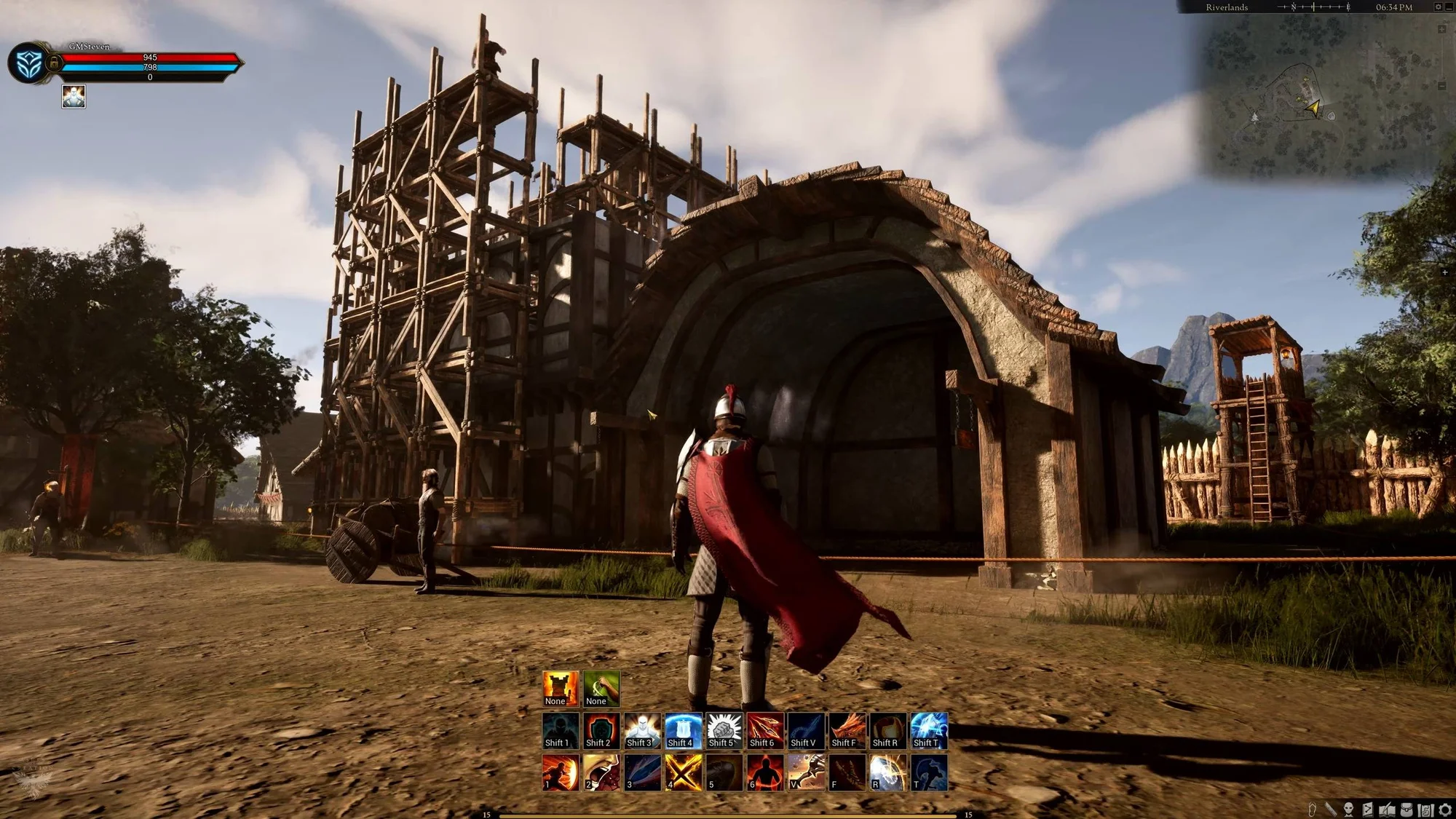Use the red silhouette ring ability in slot 6
The image size is (1456, 819).
click(x=765, y=772)
